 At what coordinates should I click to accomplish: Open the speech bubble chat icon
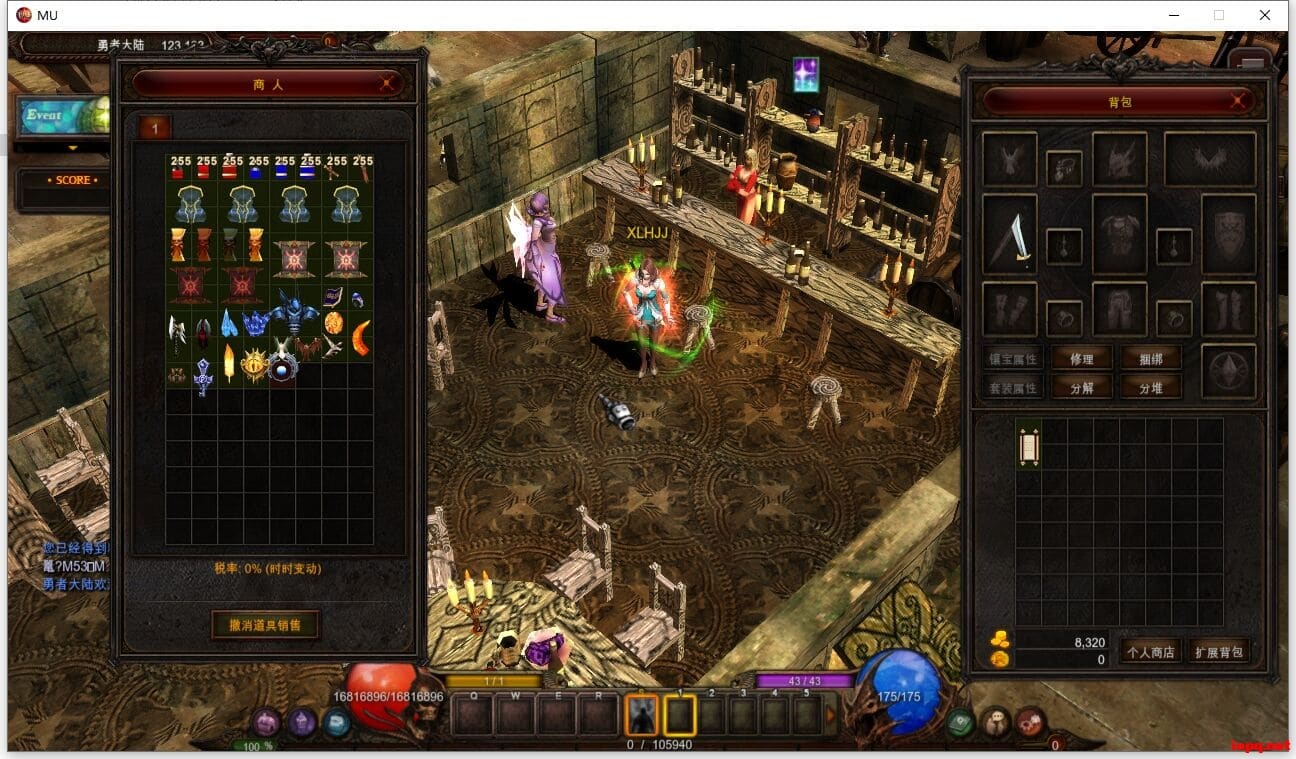(337, 722)
